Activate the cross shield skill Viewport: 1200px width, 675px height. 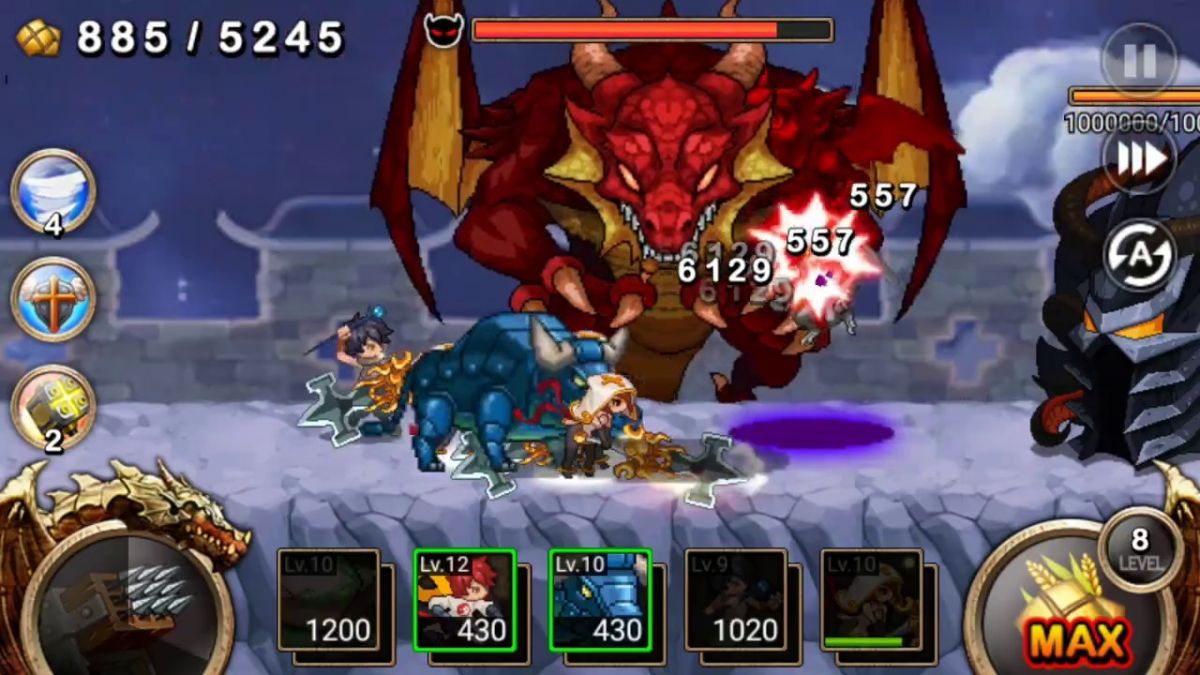click(x=53, y=298)
